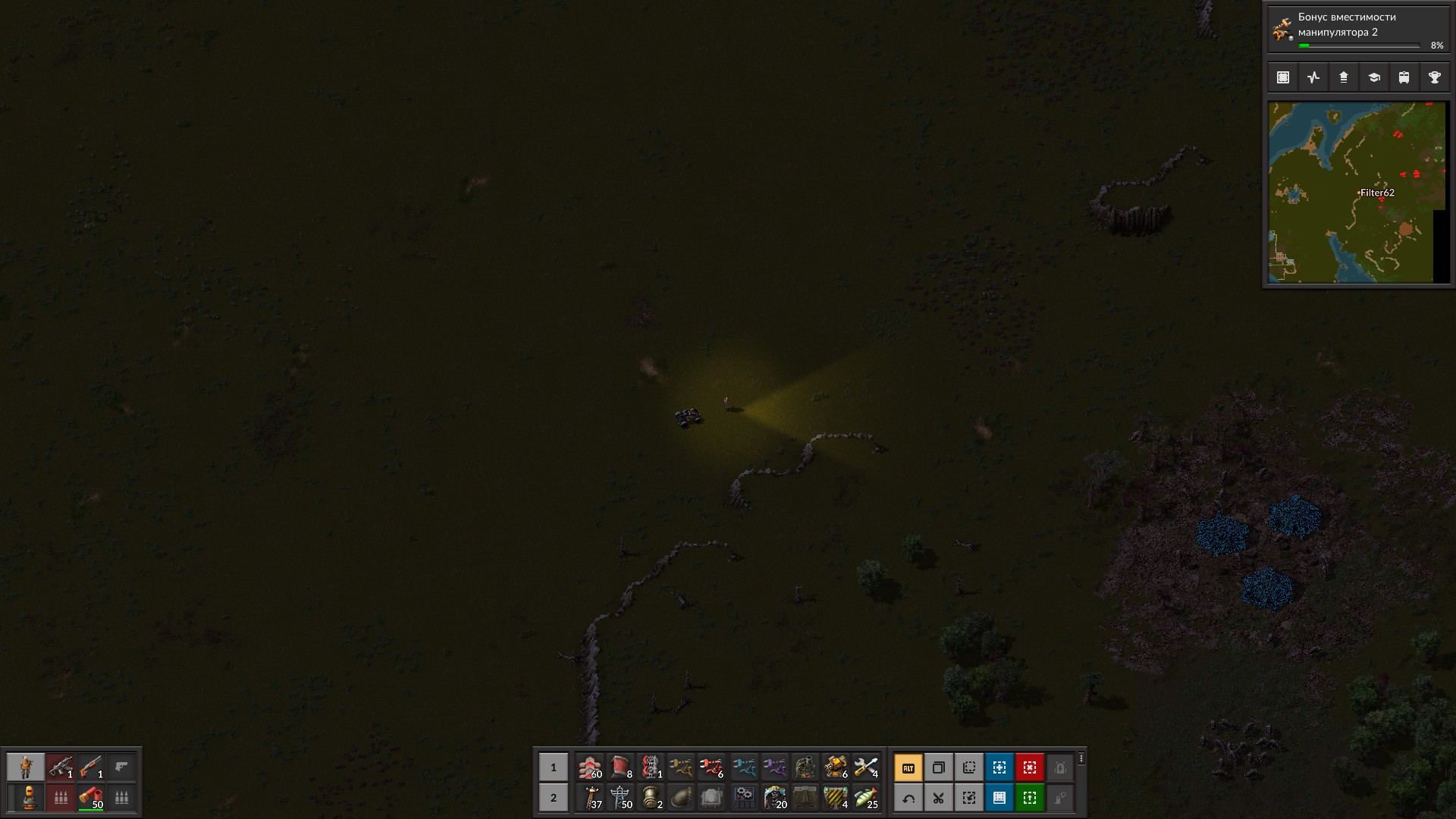Screen dimensions: 1456x819
Task: Open the production statistics pulse-line button
Action: point(1313,77)
